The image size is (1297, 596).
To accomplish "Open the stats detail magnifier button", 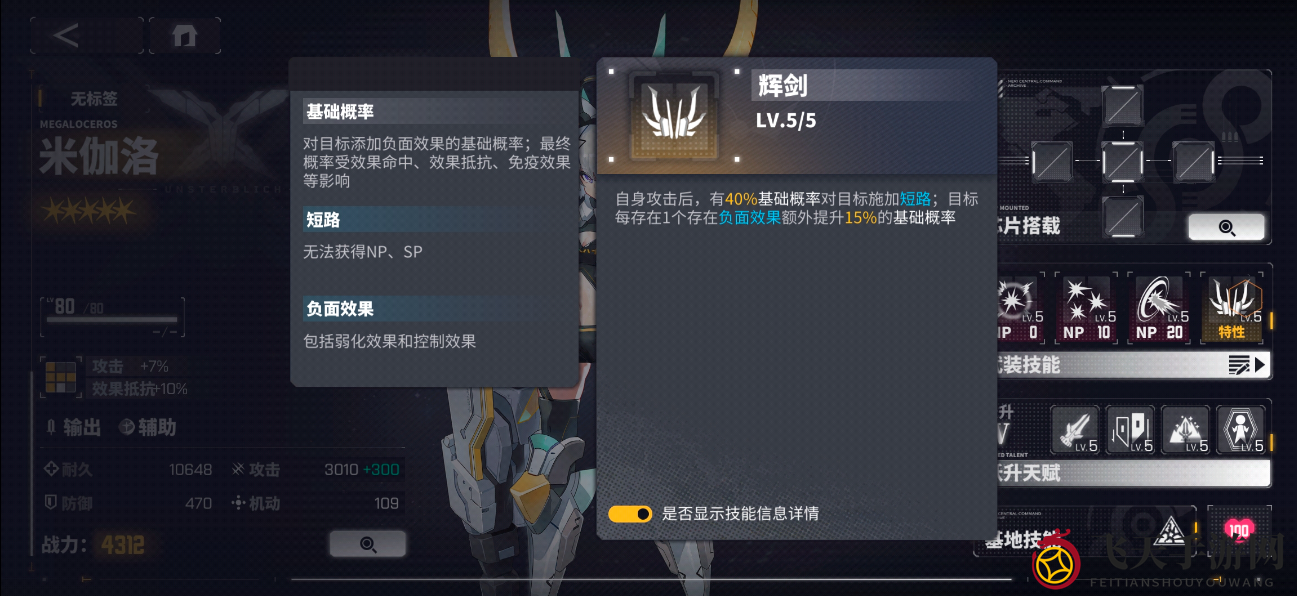I will (x=367, y=544).
